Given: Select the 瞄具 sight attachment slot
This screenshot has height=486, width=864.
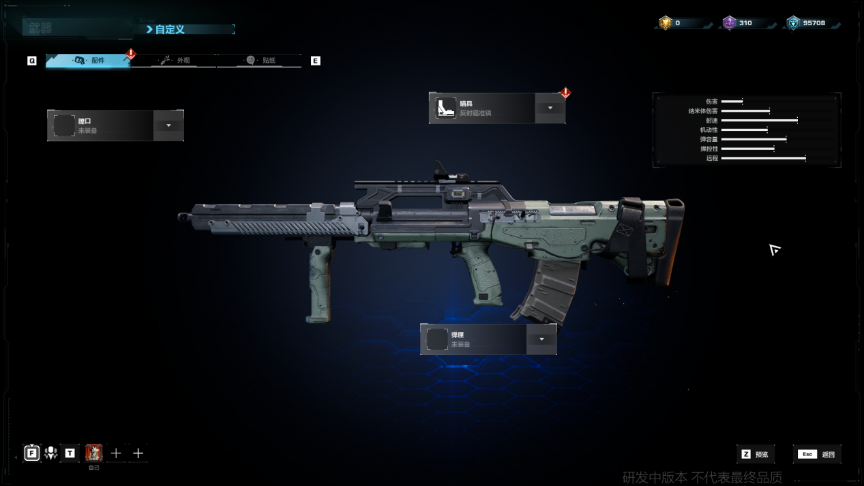Looking at the screenshot, I should pos(482,108).
